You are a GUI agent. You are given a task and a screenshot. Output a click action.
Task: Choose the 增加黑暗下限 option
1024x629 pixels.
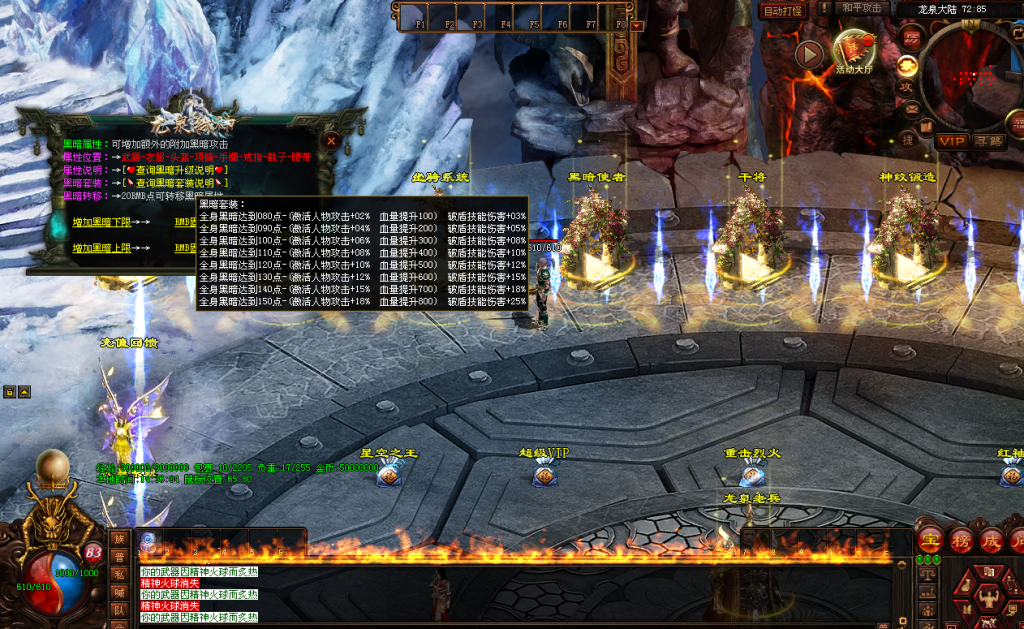pyautogui.click(x=103, y=221)
